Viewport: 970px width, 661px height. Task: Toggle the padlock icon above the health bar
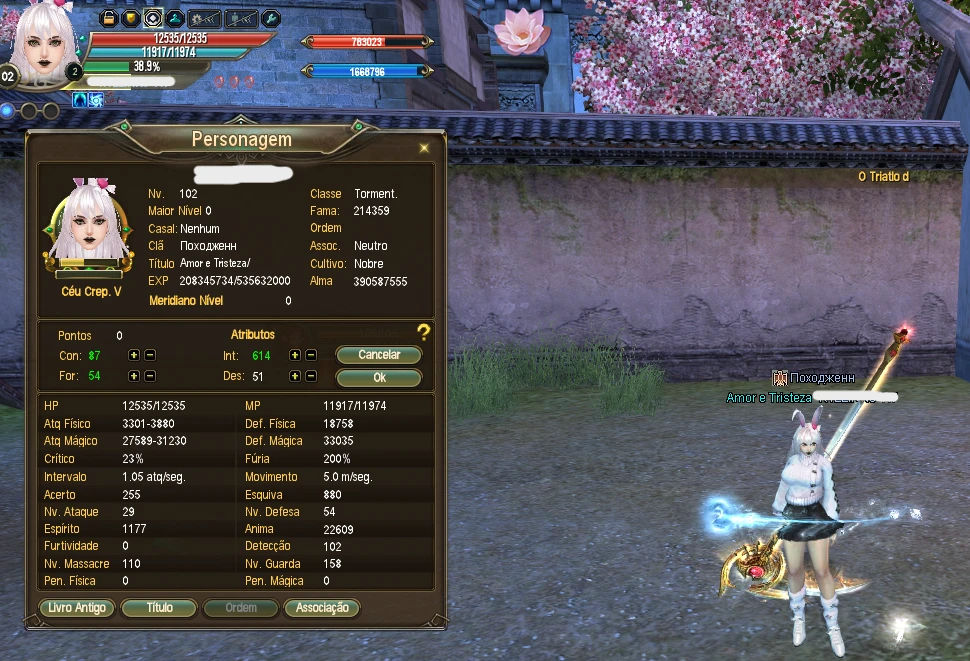tap(109, 18)
